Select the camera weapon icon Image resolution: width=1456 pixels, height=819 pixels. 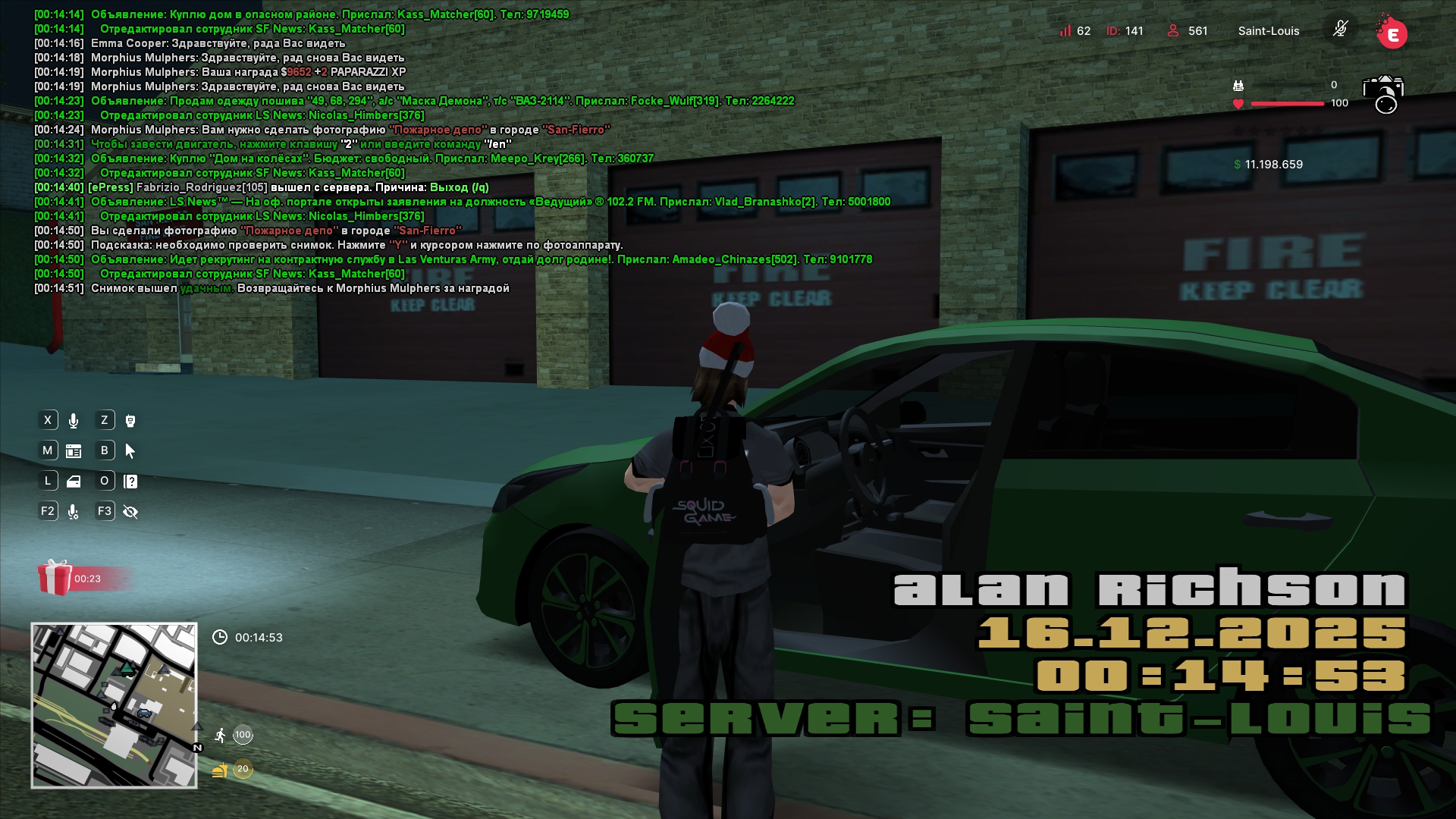(x=1383, y=93)
